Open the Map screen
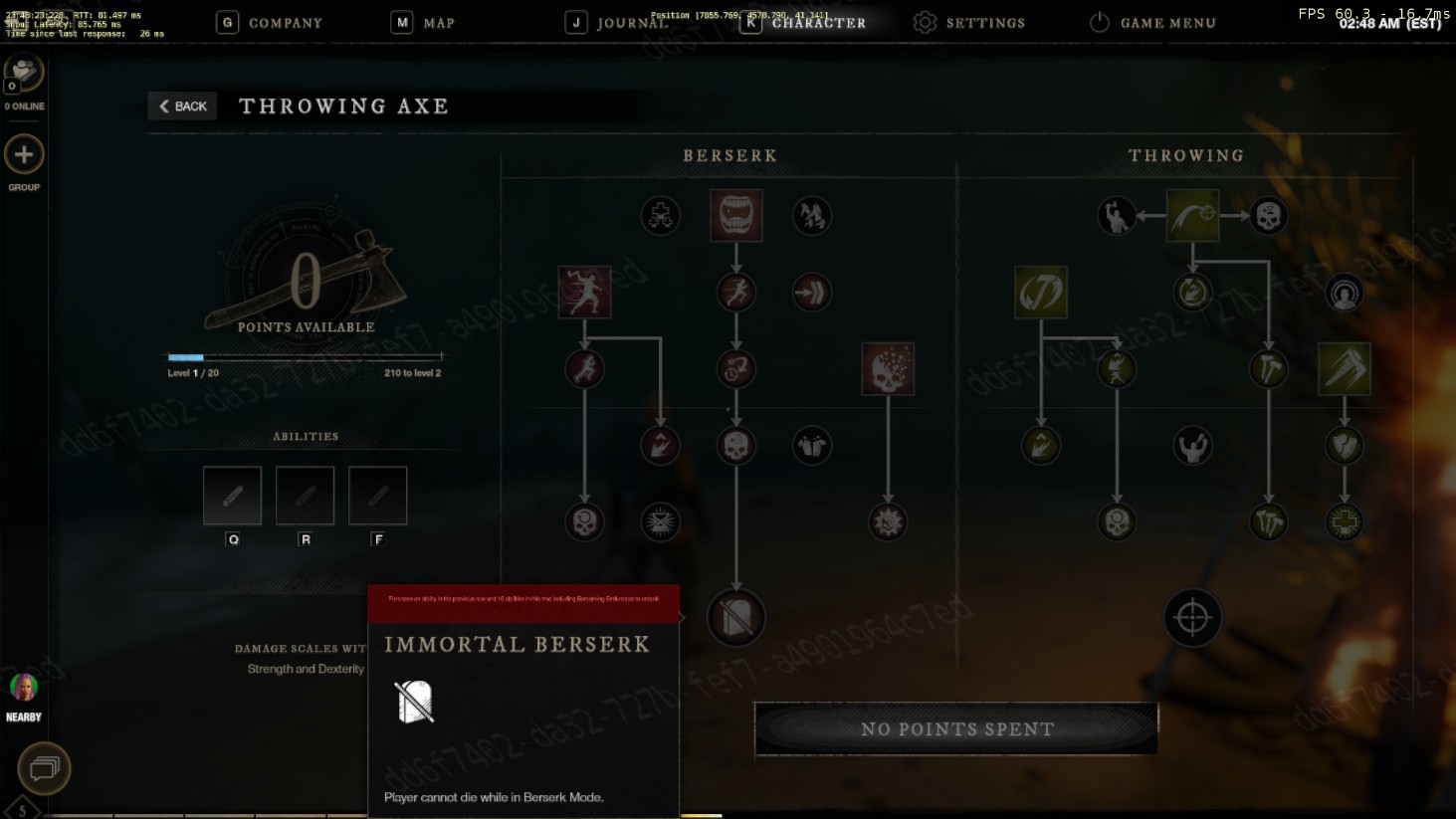Screen dimensions: 1456x819 [423, 23]
